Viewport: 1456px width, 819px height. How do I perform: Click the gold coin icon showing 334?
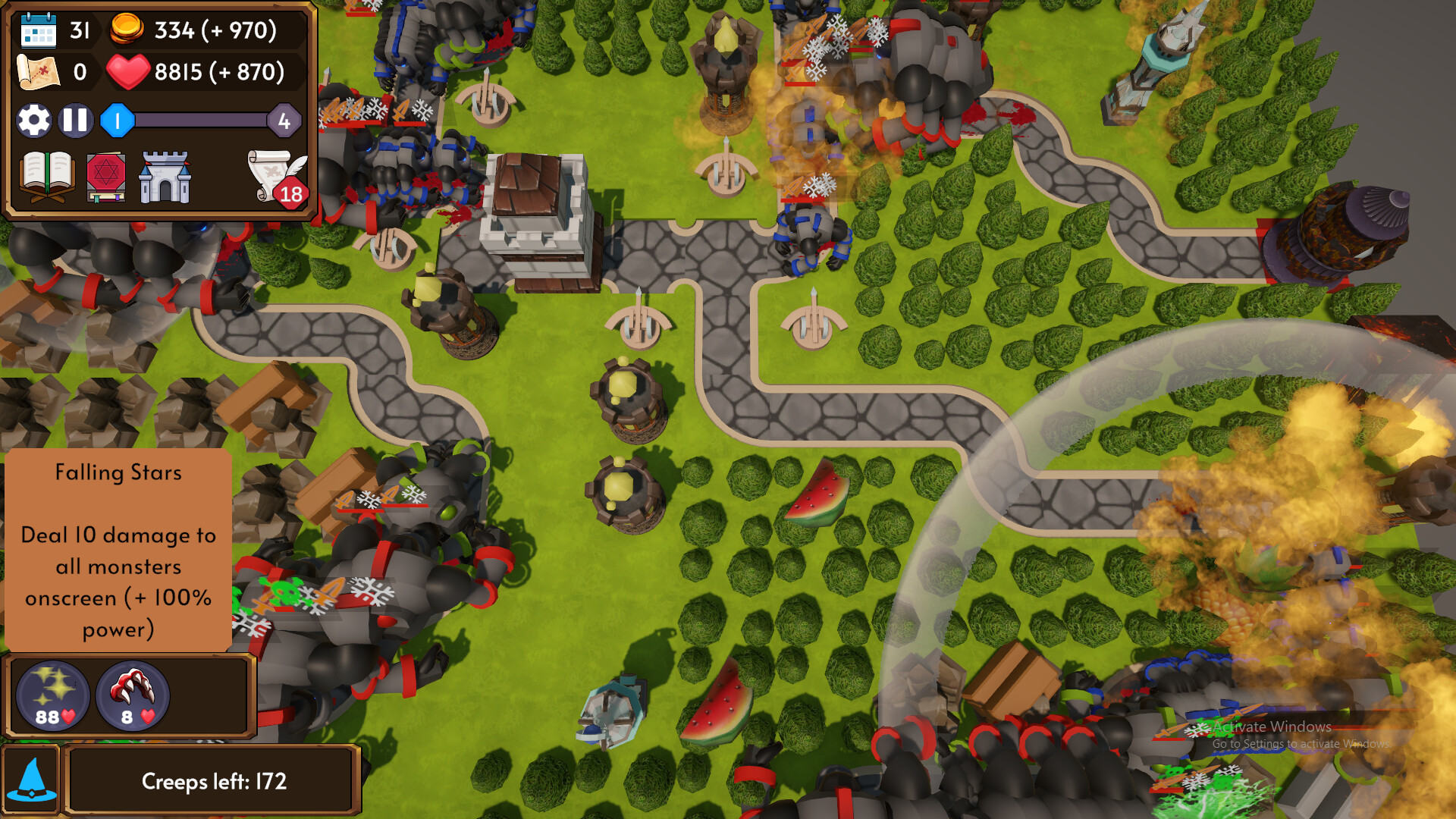click(x=127, y=30)
